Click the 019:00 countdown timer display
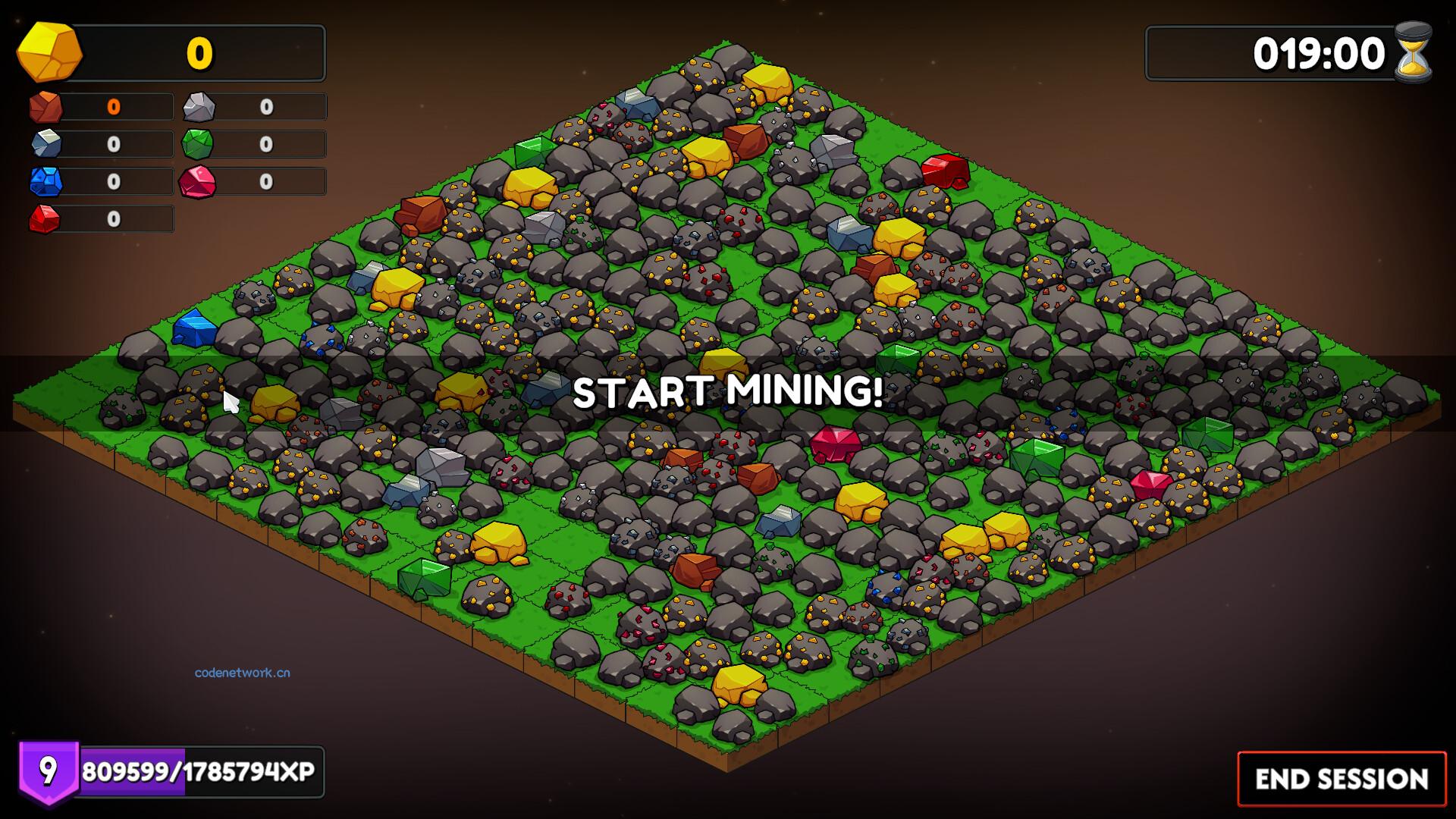The image size is (1456, 819). 1317,52
